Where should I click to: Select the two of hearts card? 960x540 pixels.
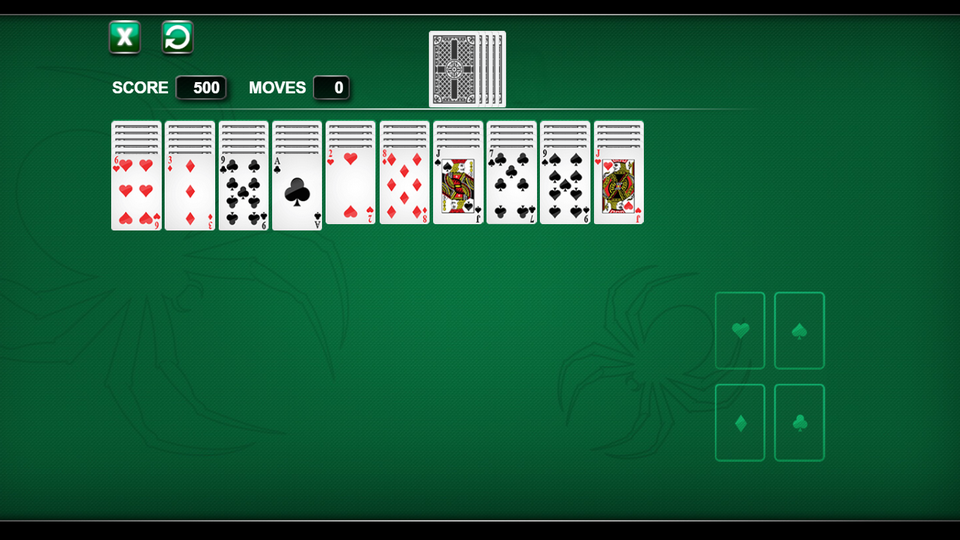tap(351, 188)
